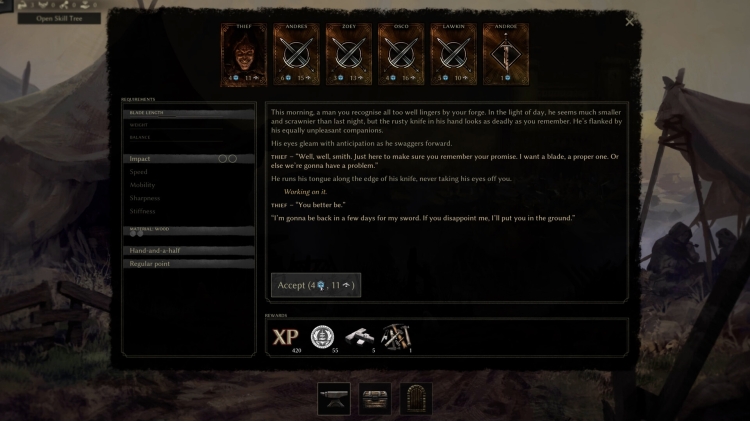Inspect the silver coin reward icon

322,338
